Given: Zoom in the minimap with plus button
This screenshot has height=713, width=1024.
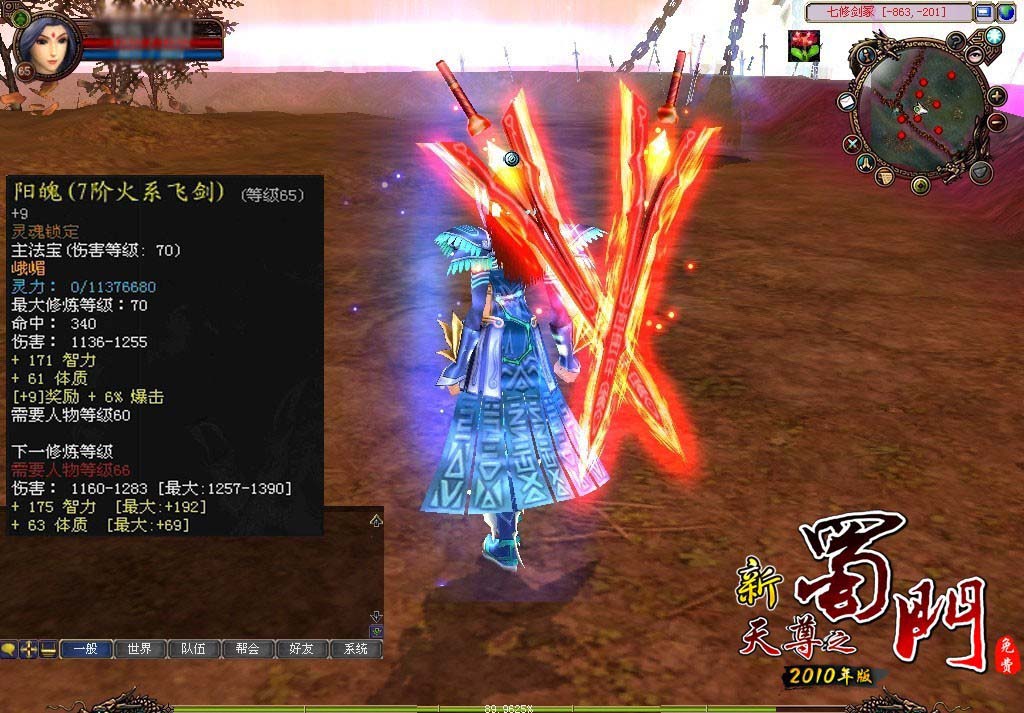Looking at the screenshot, I should (997, 96).
